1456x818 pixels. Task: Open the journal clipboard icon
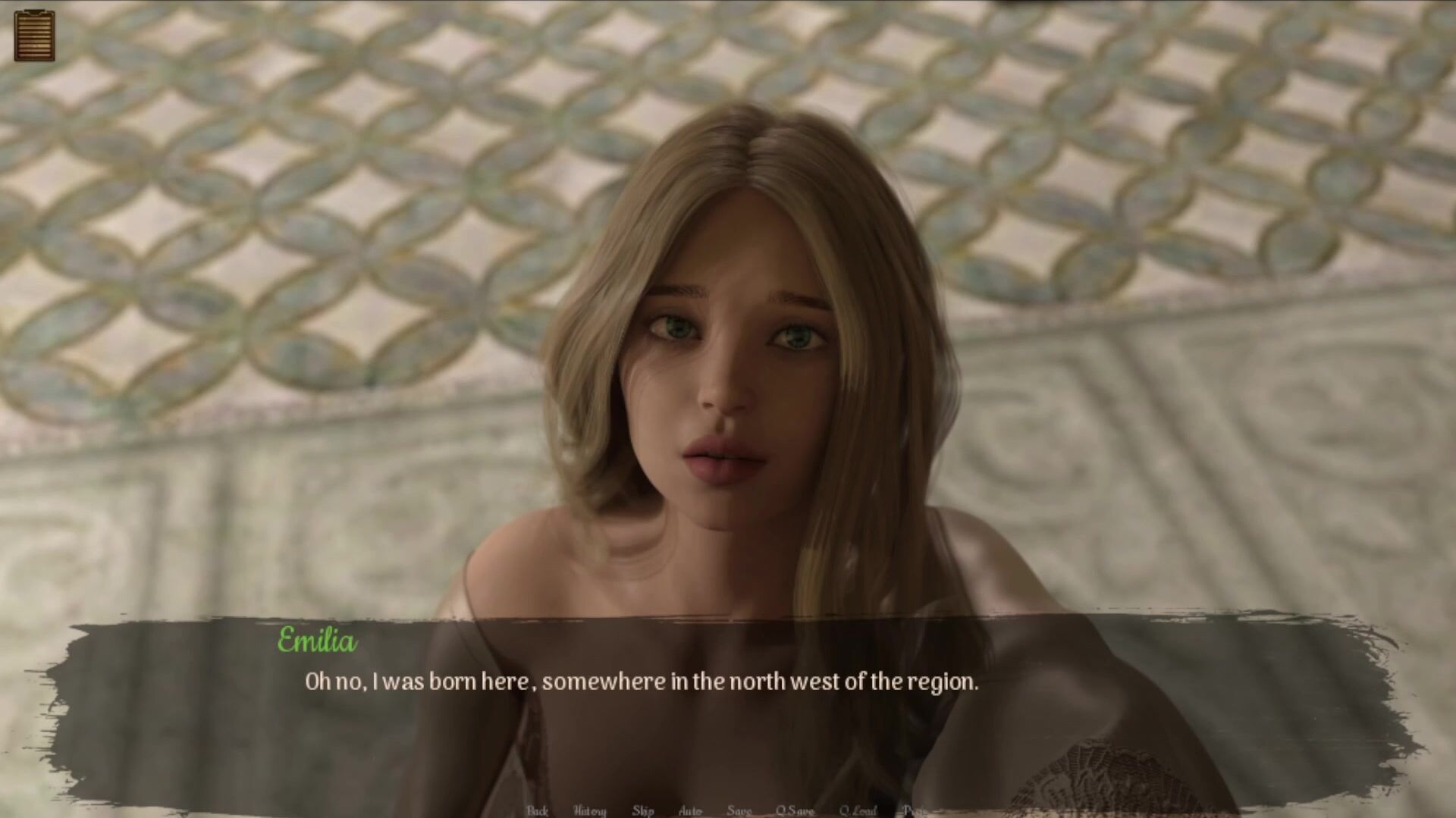coord(34,35)
